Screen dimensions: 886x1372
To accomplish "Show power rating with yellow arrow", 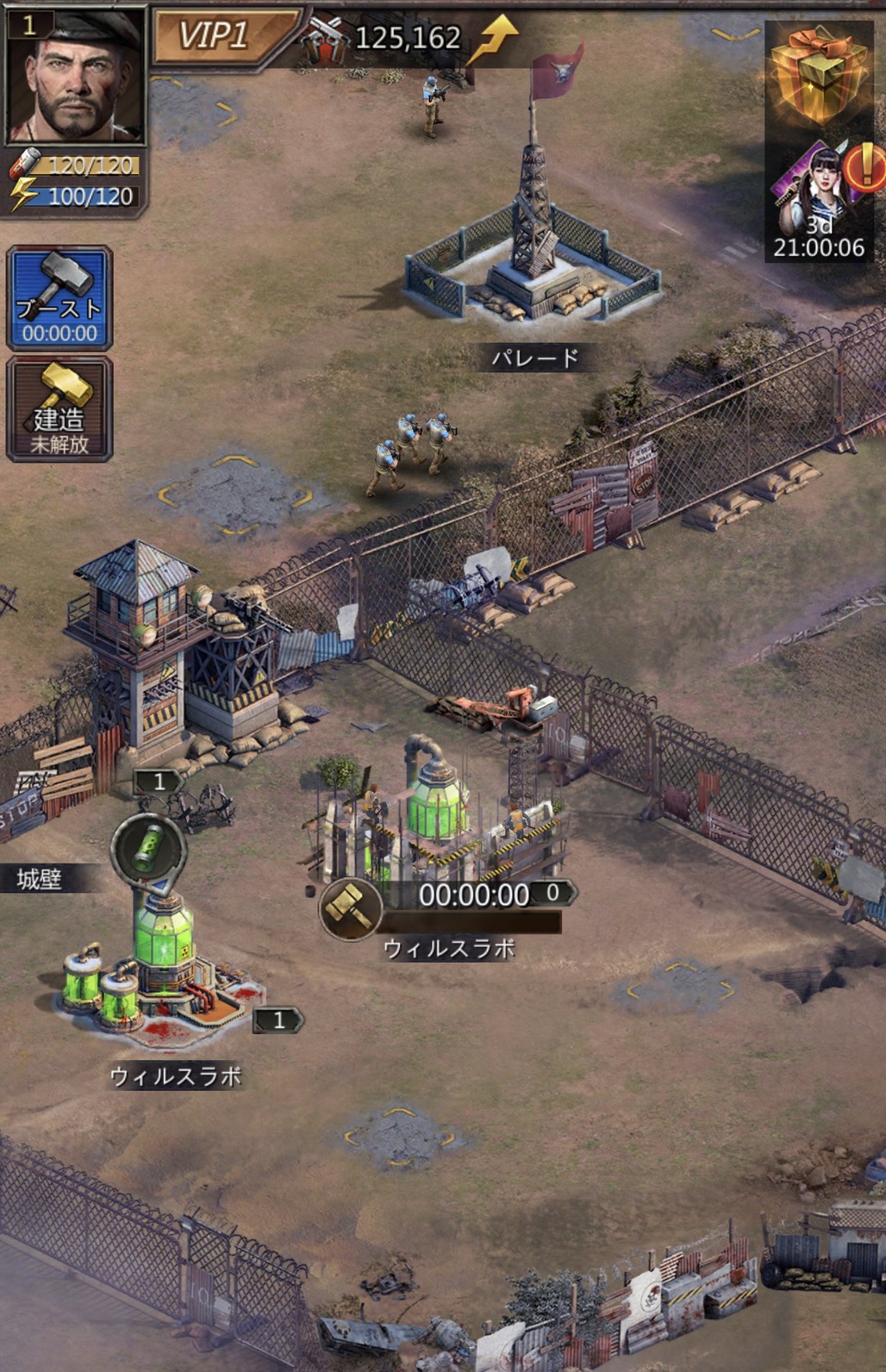I will point(409,37).
